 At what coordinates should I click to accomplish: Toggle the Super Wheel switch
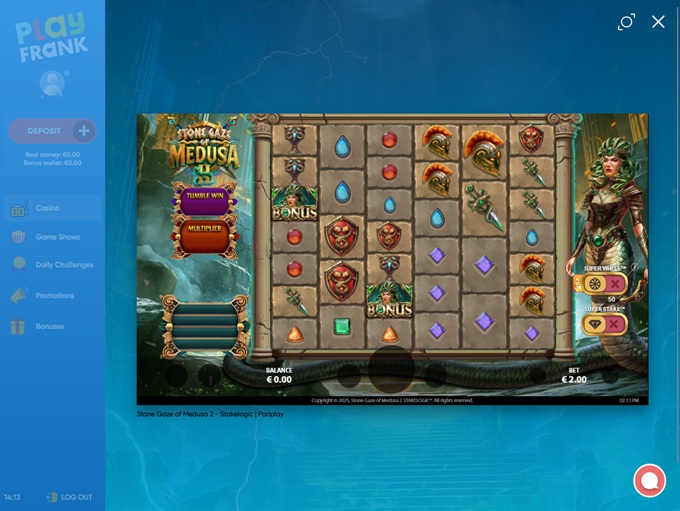[603, 284]
